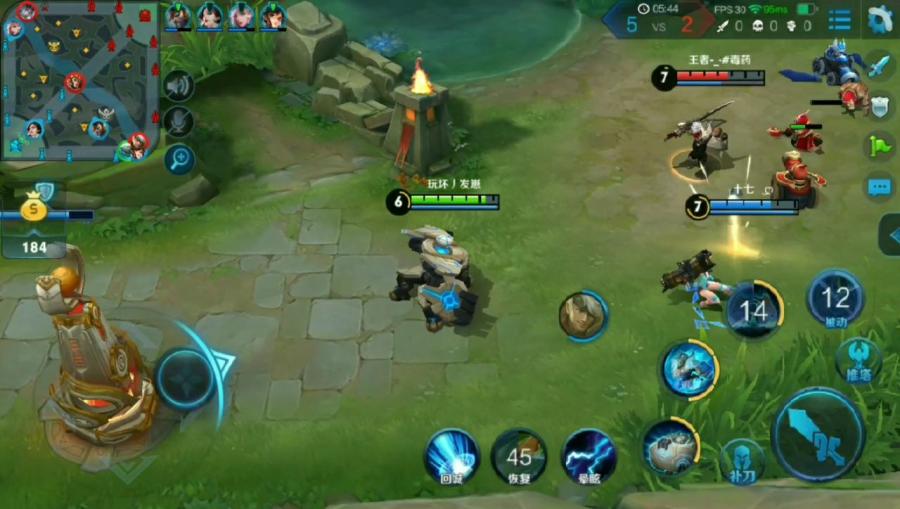Open the gold coin bag shop

coord(35,208)
